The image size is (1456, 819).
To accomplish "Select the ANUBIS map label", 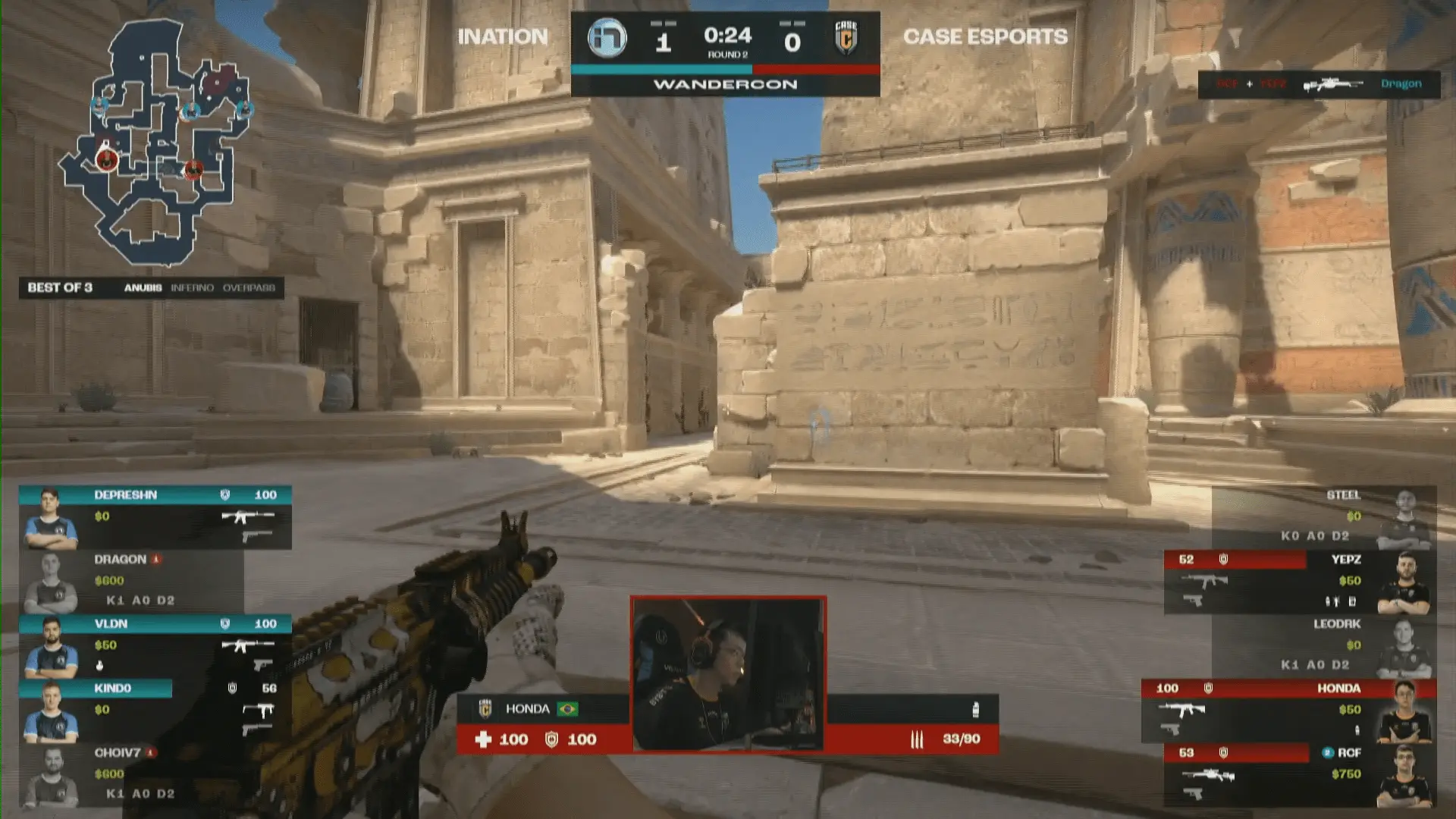I will [x=143, y=288].
